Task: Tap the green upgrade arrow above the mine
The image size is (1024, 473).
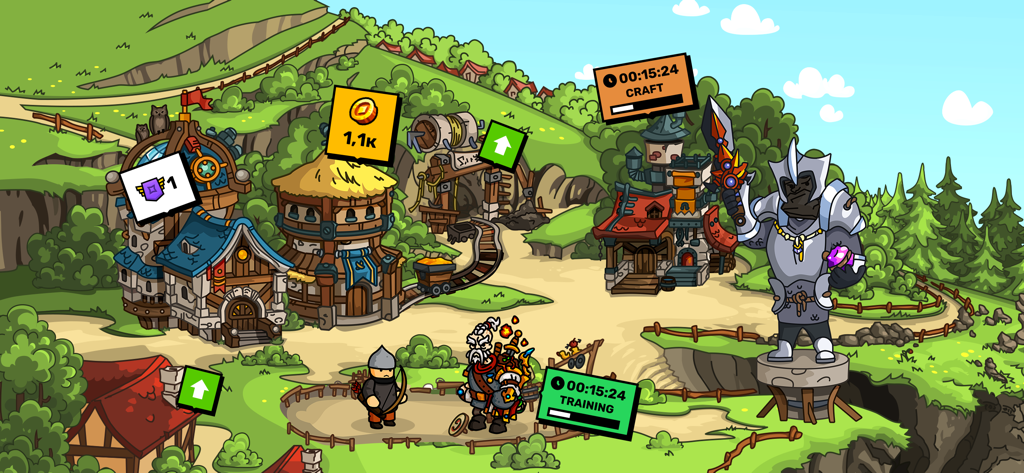Action: click(x=502, y=146)
